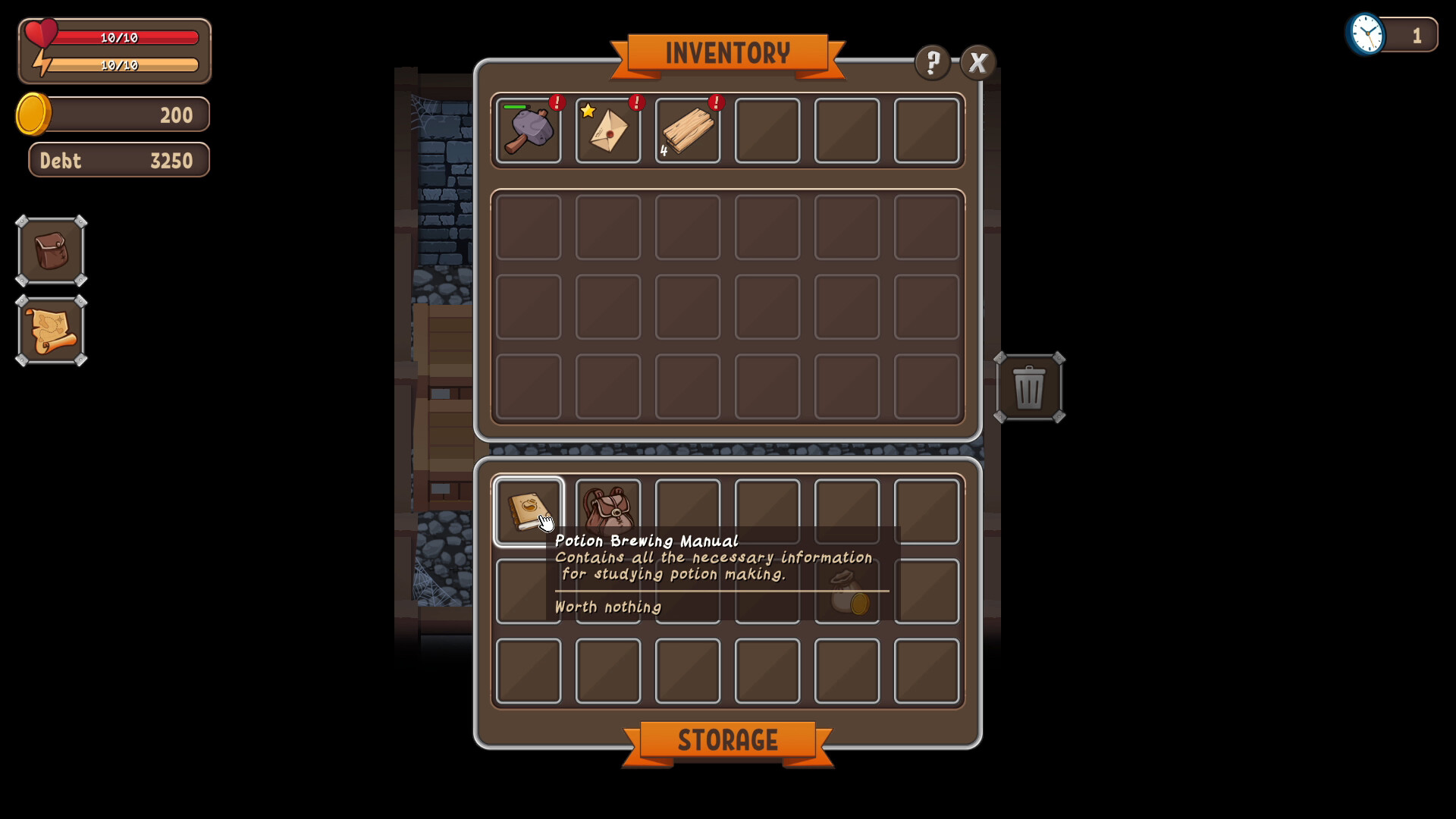
Task: Click the clock icon in the top corner
Action: click(1366, 34)
